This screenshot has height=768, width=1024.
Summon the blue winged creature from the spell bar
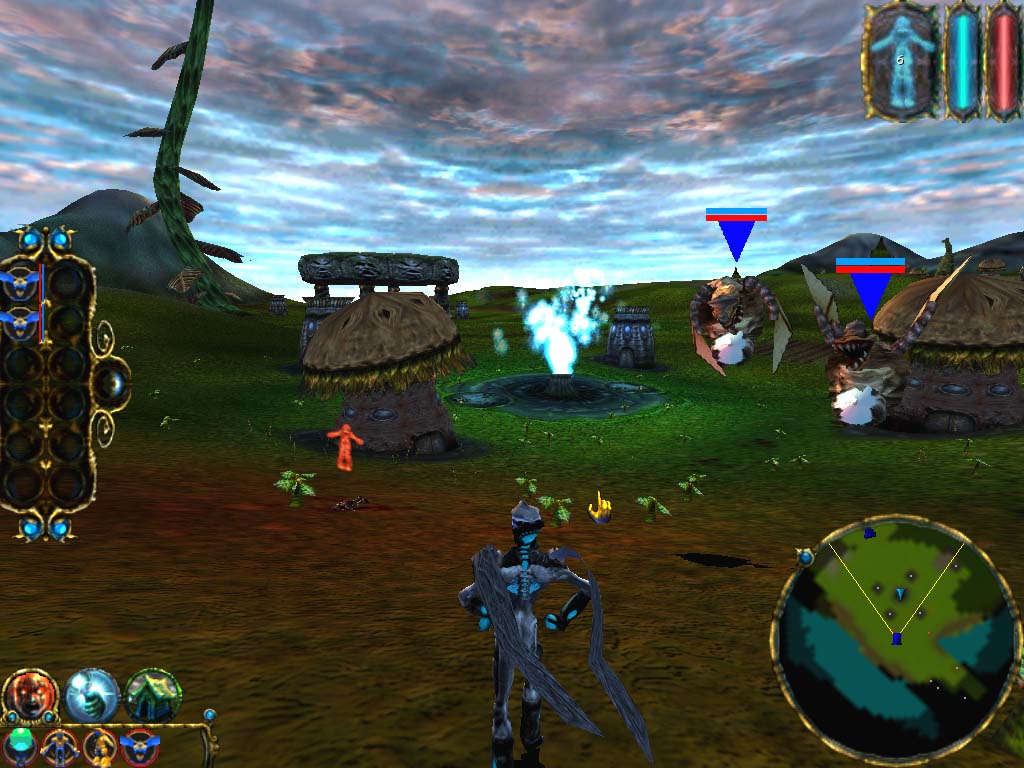tap(140, 746)
